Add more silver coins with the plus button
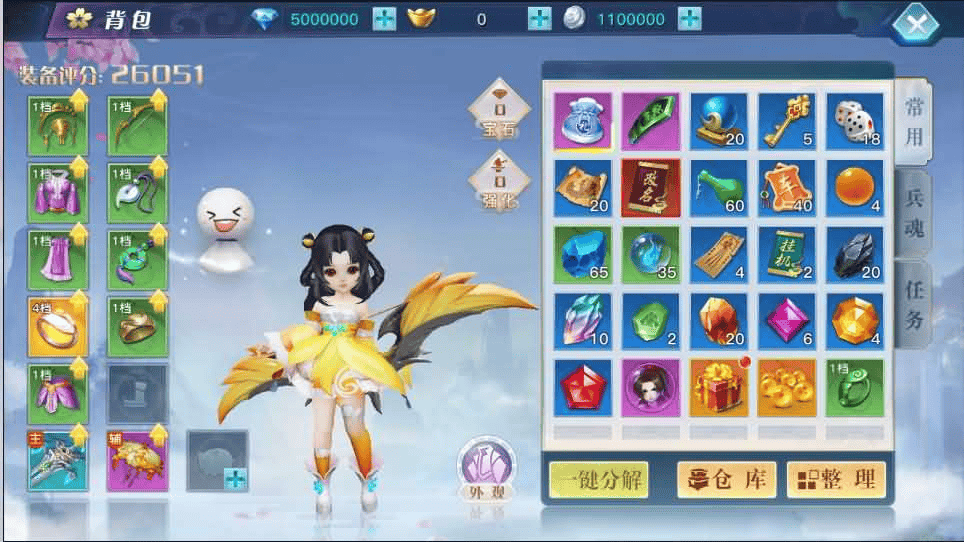The height and width of the screenshot is (542, 964). 689,19
